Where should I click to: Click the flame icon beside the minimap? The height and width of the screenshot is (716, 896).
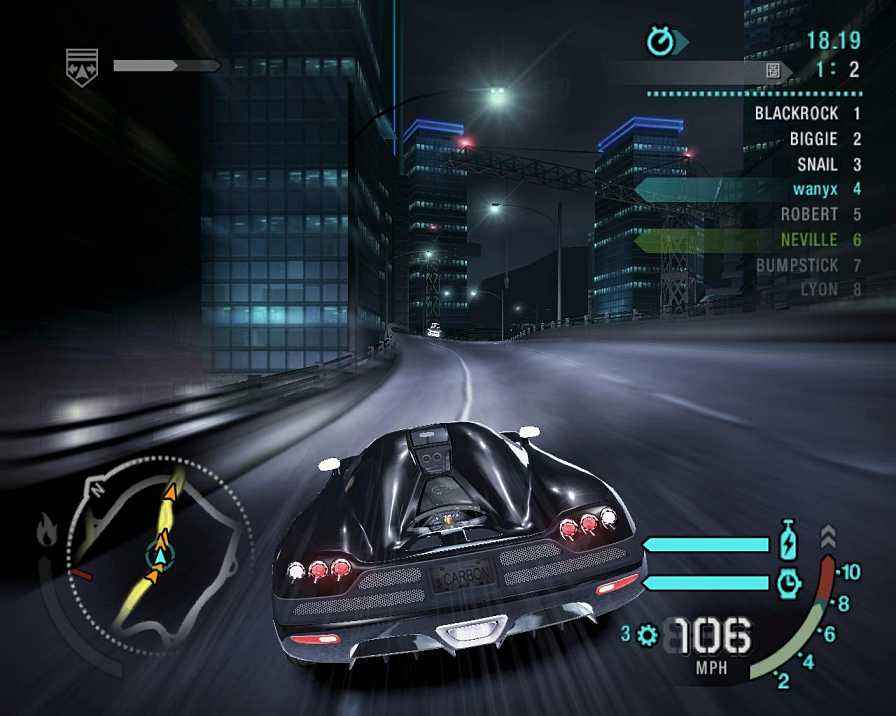click(47, 530)
